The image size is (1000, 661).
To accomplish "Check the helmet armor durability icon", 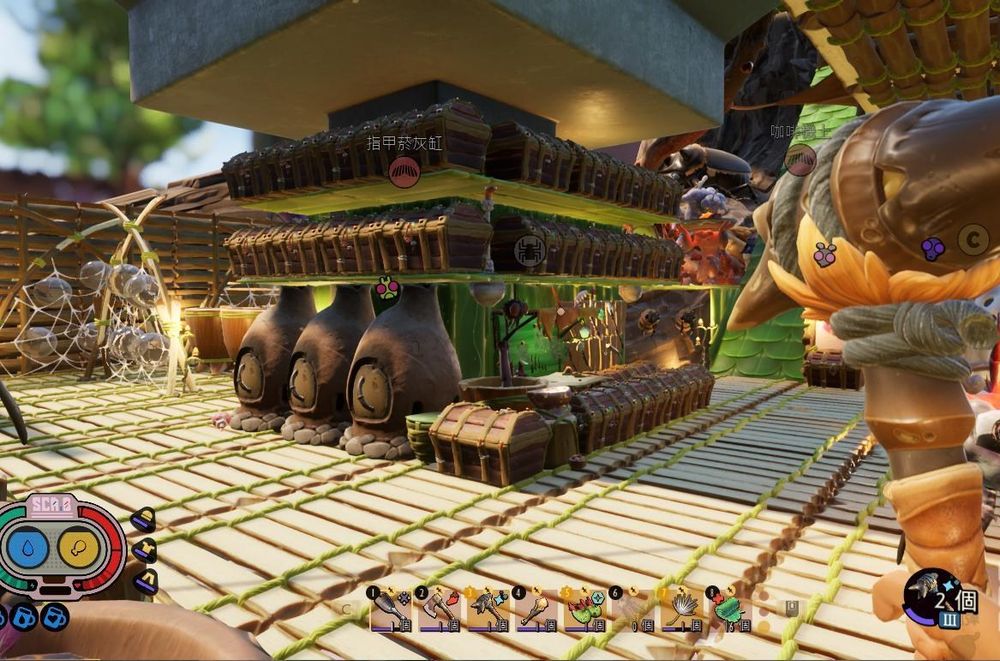I will tap(143, 519).
